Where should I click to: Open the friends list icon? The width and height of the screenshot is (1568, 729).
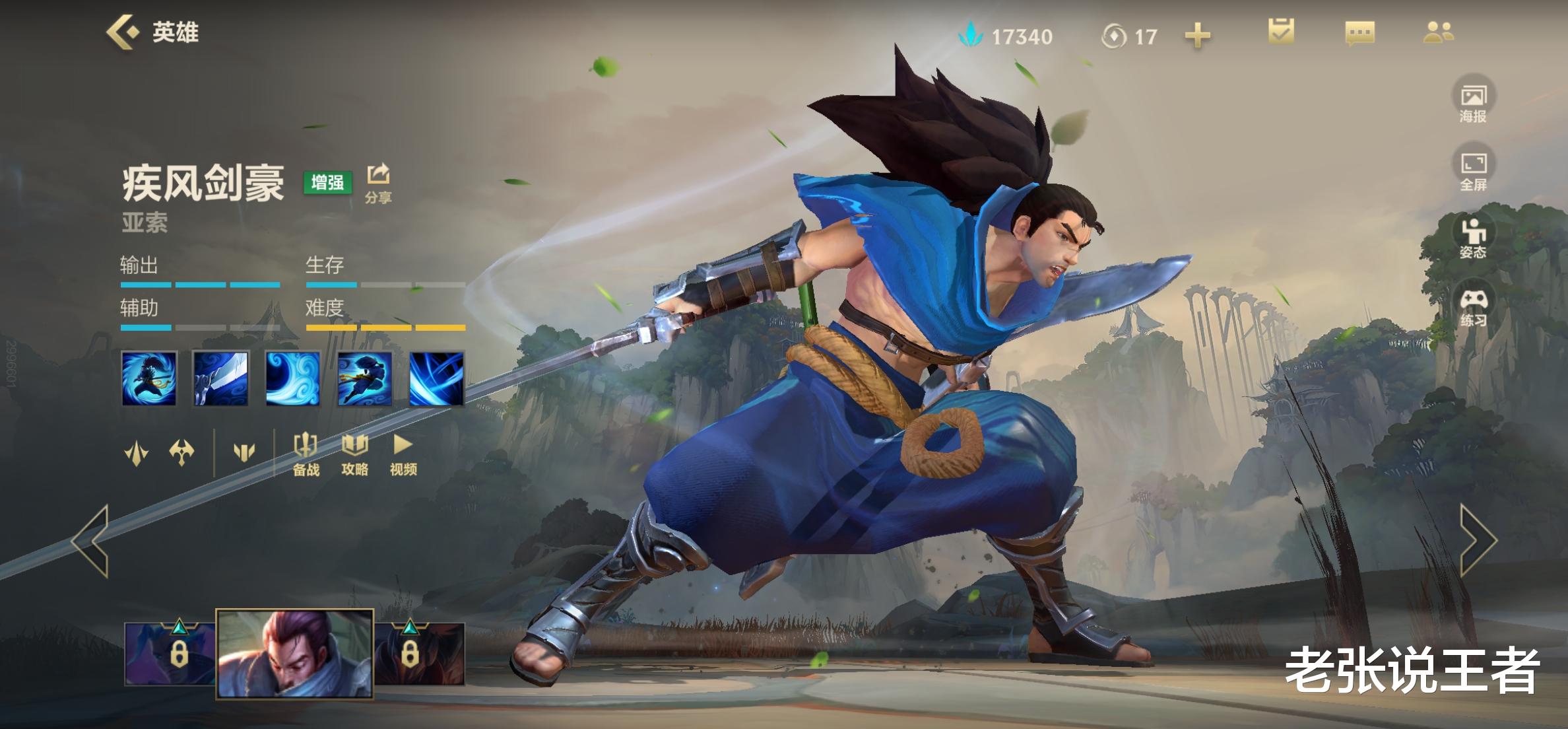point(1438,32)
